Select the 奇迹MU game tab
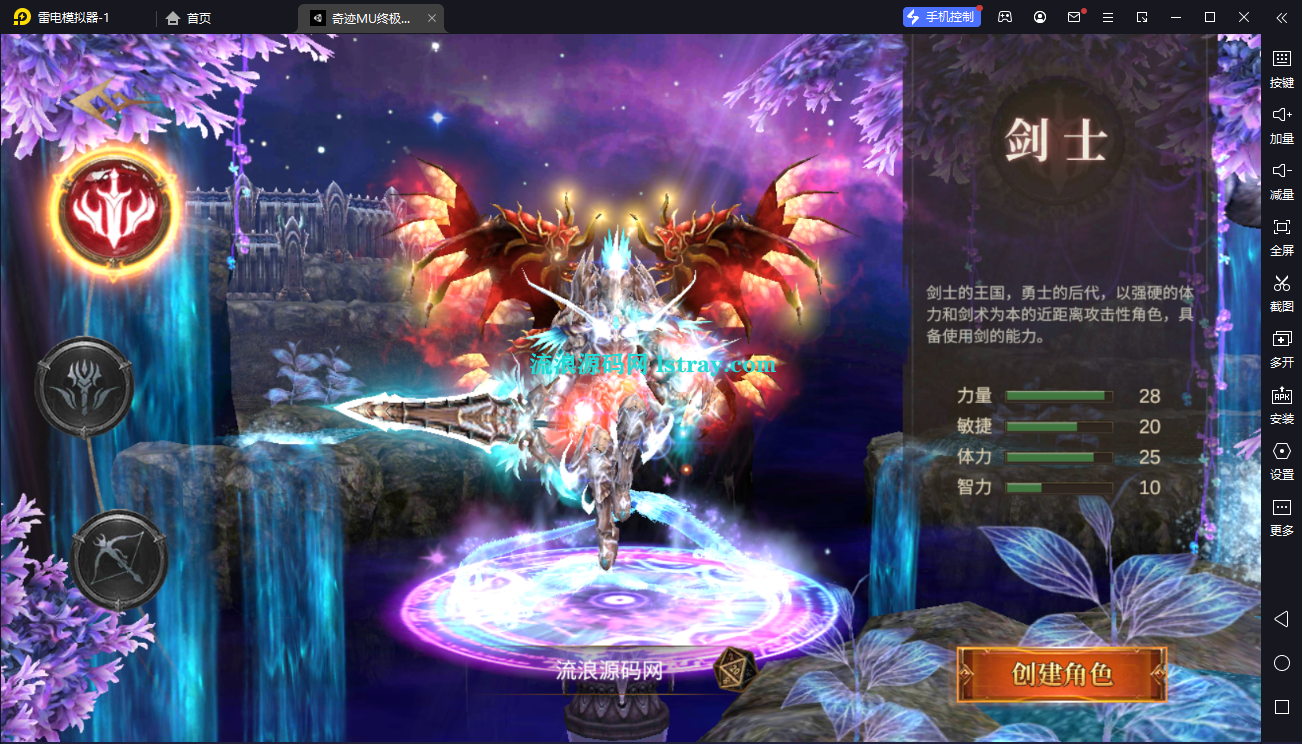This screenshot has height=744, width=1302. click(370, 17)
